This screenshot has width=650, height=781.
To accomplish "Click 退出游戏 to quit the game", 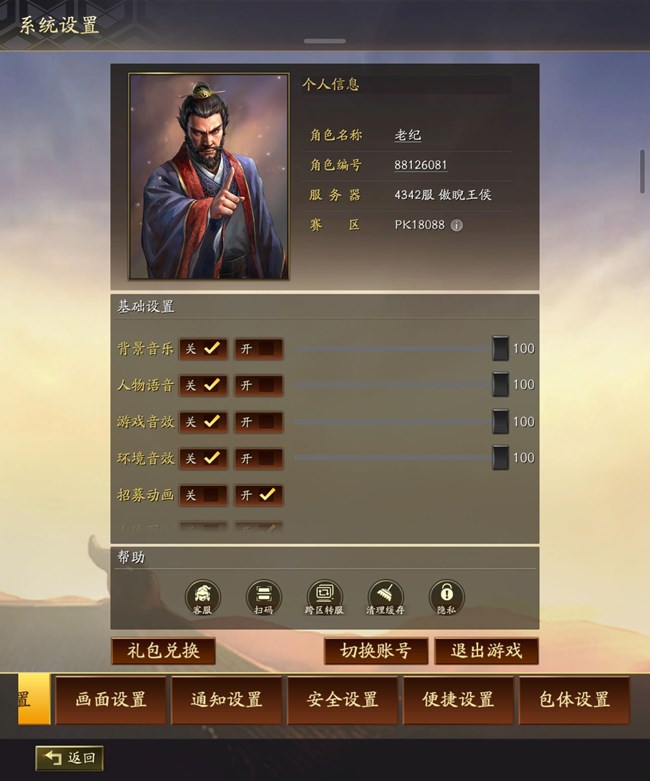I will point(486,651).
